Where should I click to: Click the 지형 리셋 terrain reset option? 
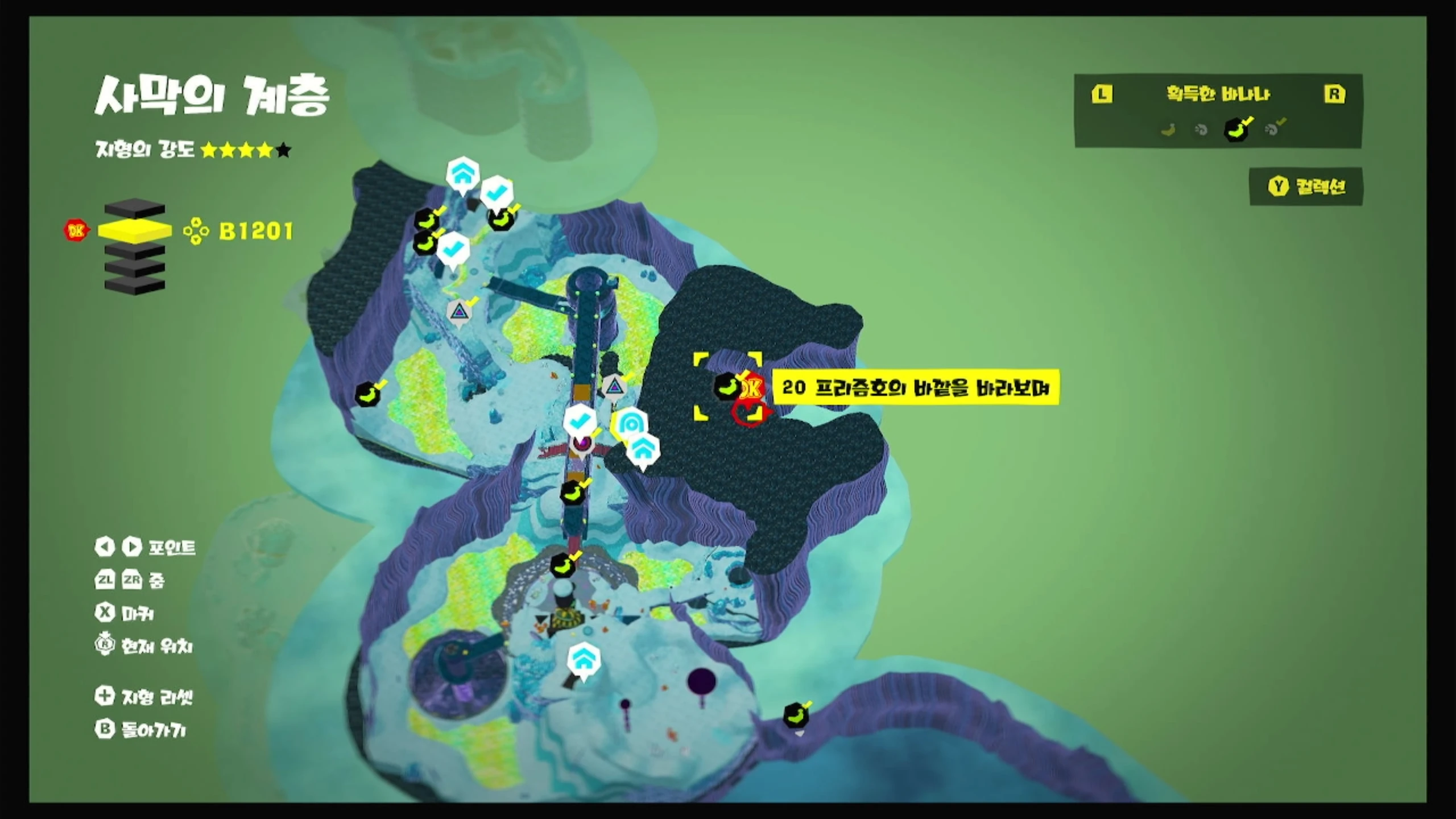[x=144, y=696]
